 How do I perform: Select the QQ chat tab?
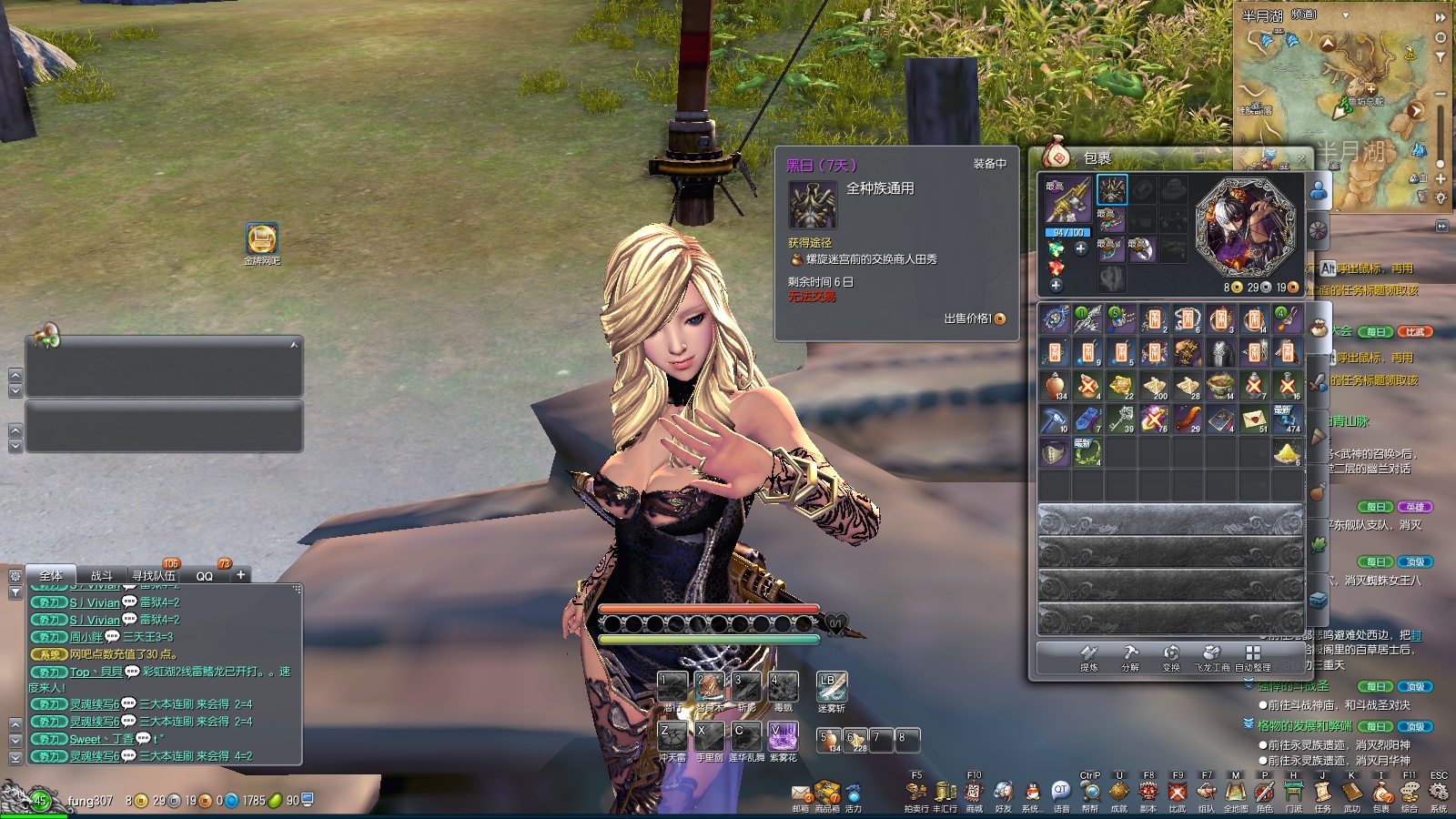(205, 575)
